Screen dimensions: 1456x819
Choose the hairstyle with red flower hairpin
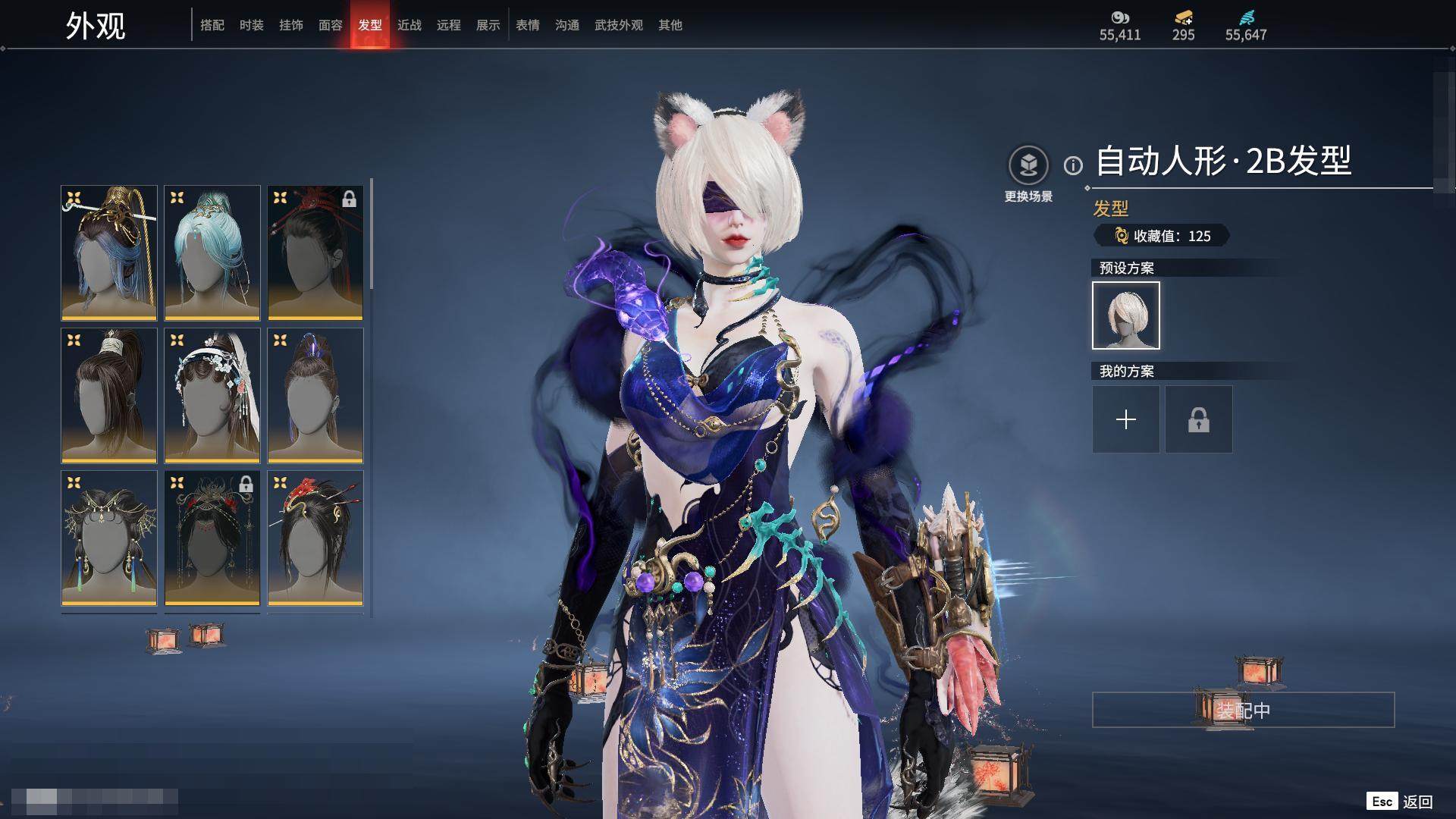tap(315, 538)
